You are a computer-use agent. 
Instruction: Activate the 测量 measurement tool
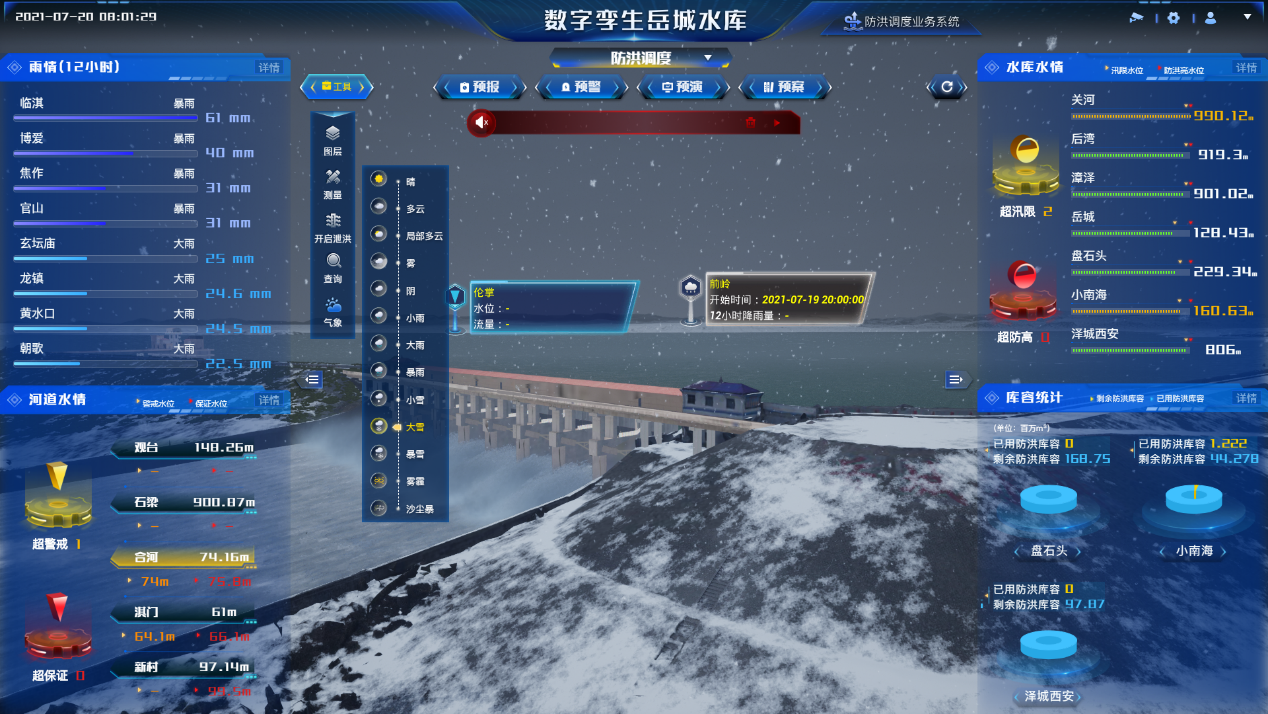(333, 183)
